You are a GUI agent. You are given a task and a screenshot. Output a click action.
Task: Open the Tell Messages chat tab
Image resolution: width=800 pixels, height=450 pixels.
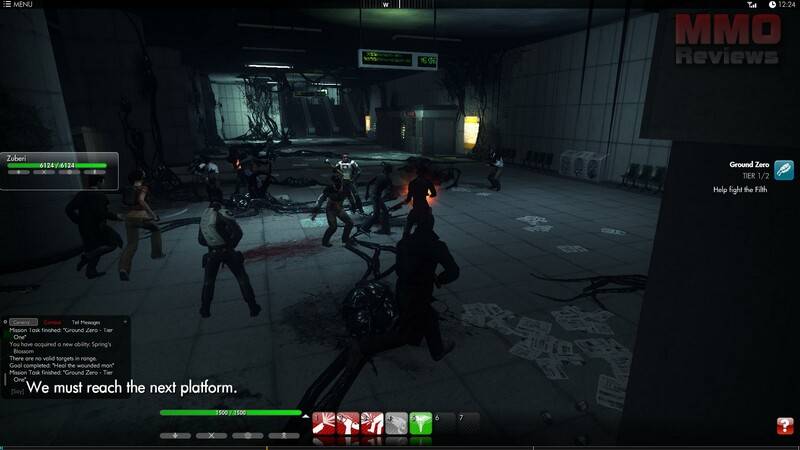pyautogui.click(x=86, y=322)
